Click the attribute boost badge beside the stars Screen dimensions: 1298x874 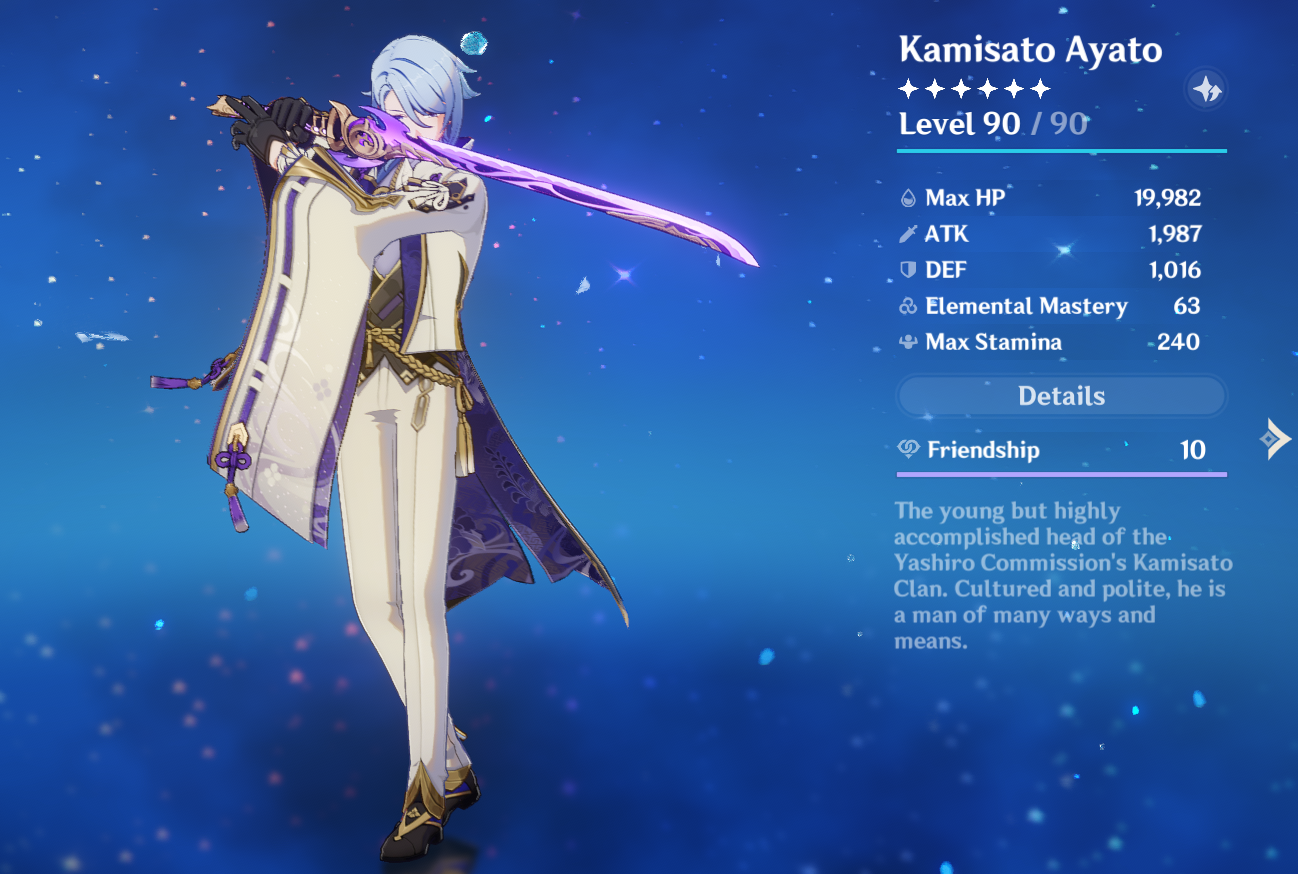pyautogui.click(x=1206, y=89)
